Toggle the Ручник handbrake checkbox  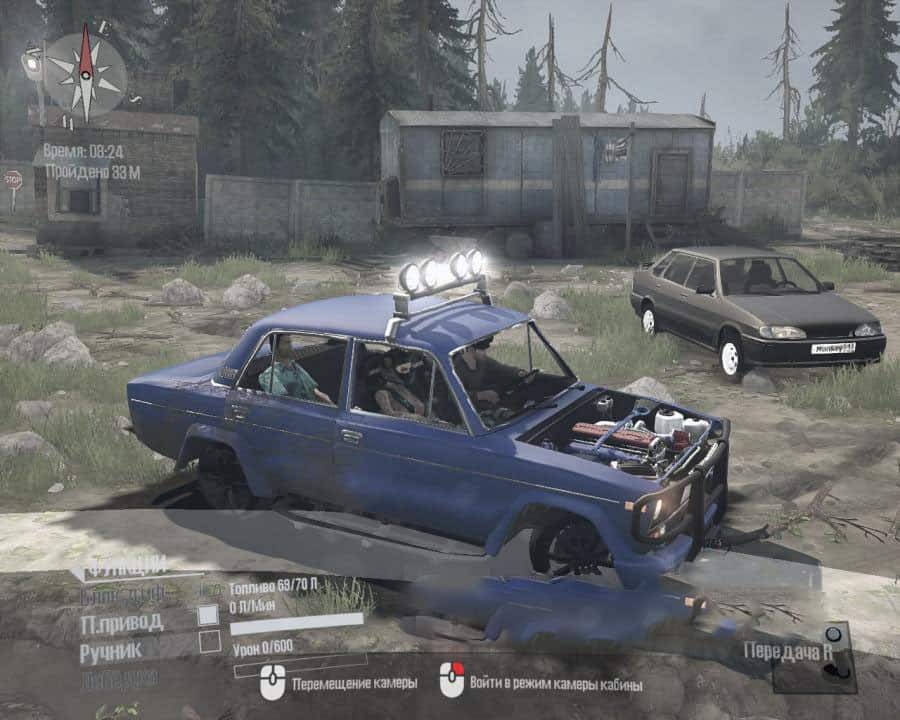tap(209, 642)
